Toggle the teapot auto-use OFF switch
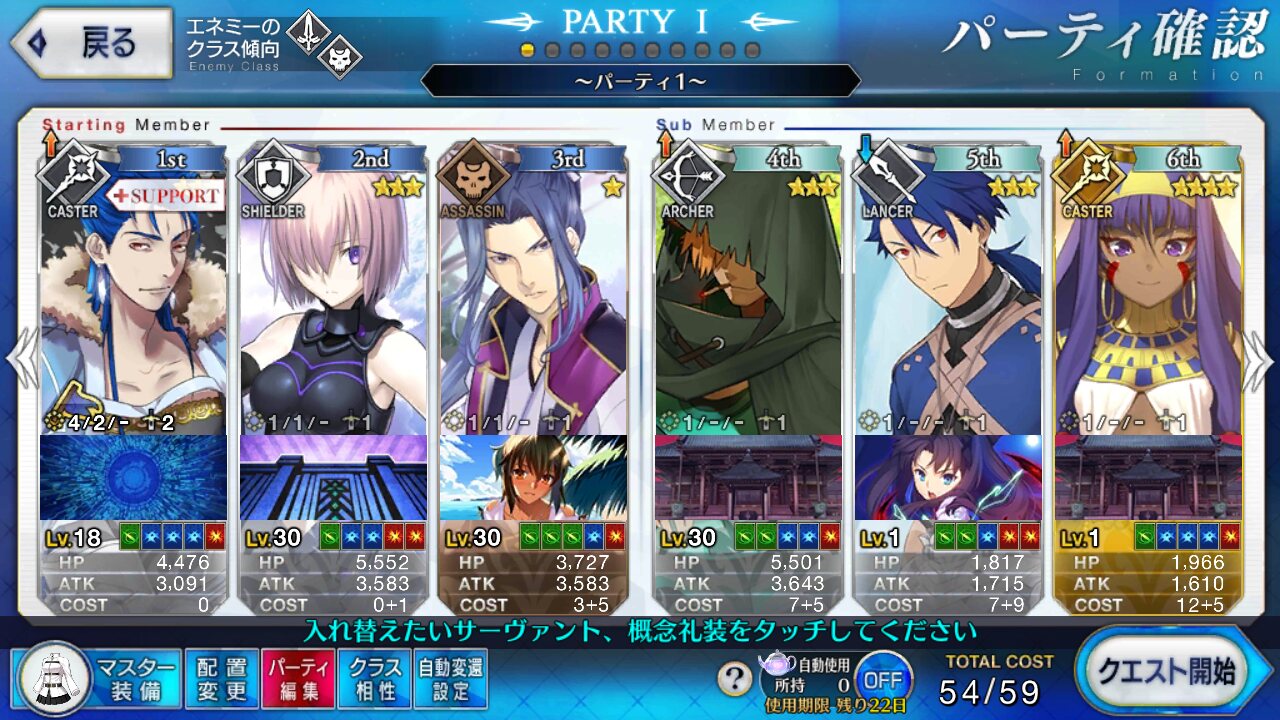Screen dimensions: 1280x720 (883, 679)
